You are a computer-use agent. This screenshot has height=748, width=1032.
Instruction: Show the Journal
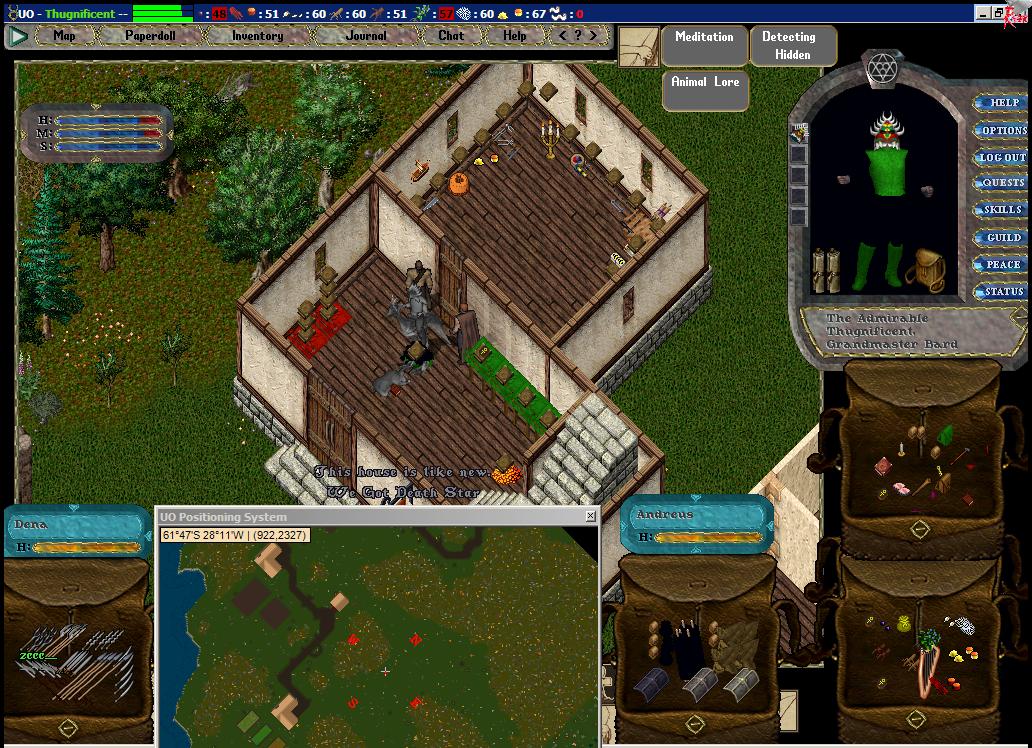tap(366, 36)
